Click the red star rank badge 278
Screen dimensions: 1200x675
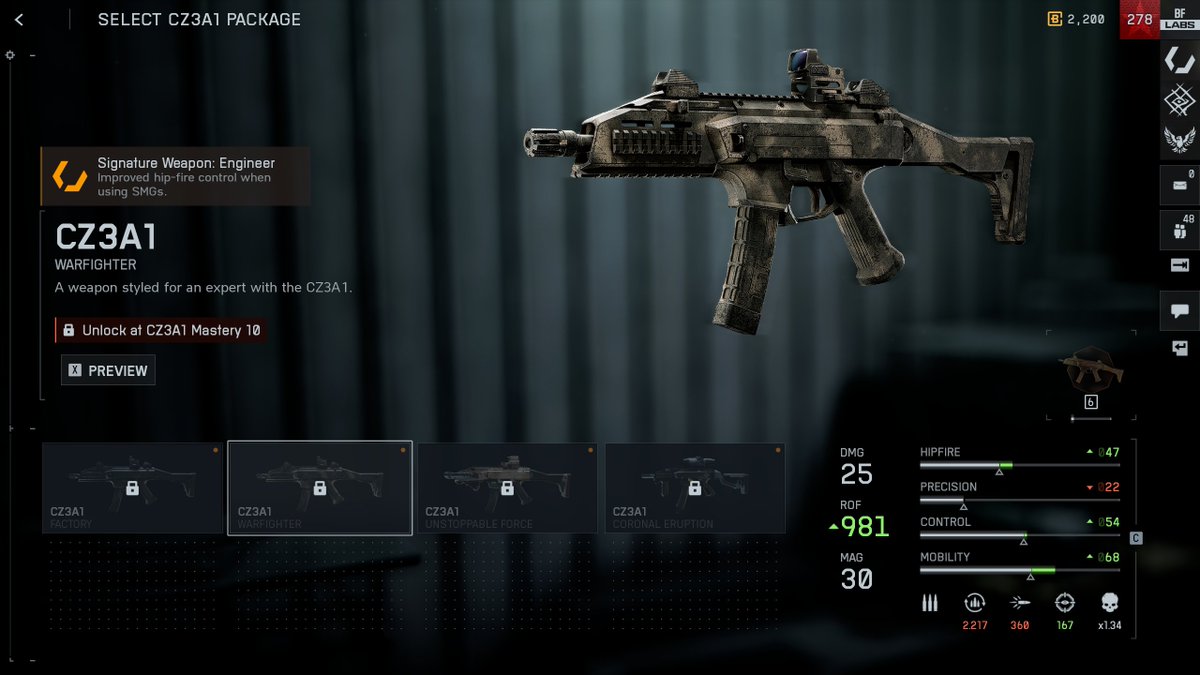(x=1139, y=19)
